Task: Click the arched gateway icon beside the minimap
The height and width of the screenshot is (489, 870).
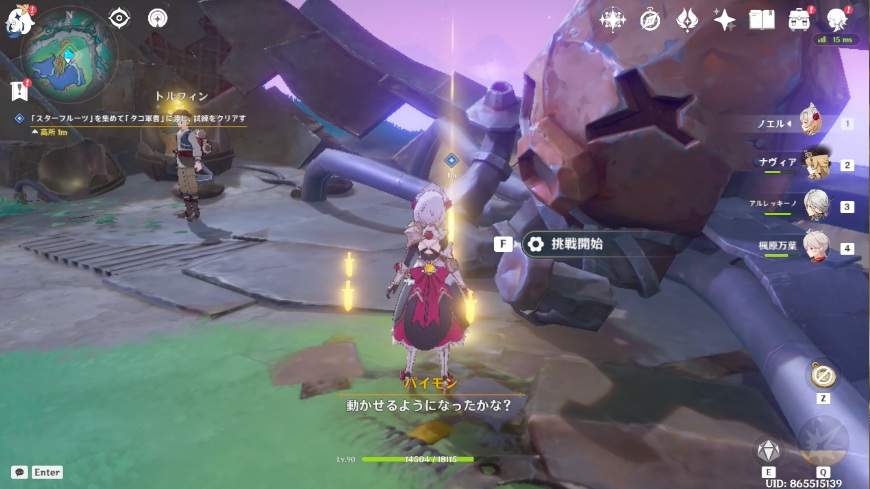Action: (x=157, y=18)
